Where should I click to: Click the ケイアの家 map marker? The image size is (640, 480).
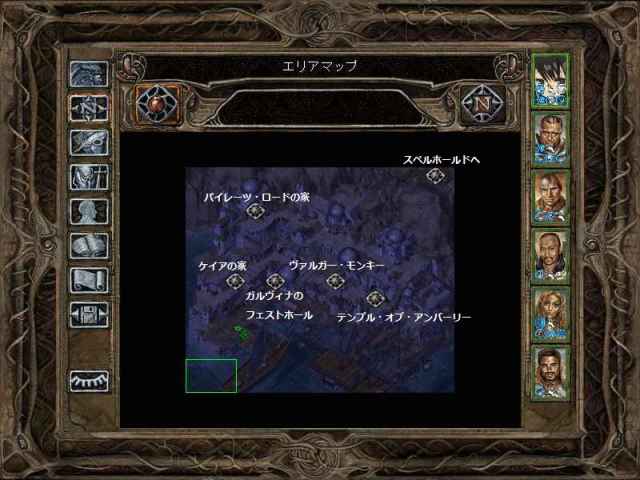coord(236,281)
